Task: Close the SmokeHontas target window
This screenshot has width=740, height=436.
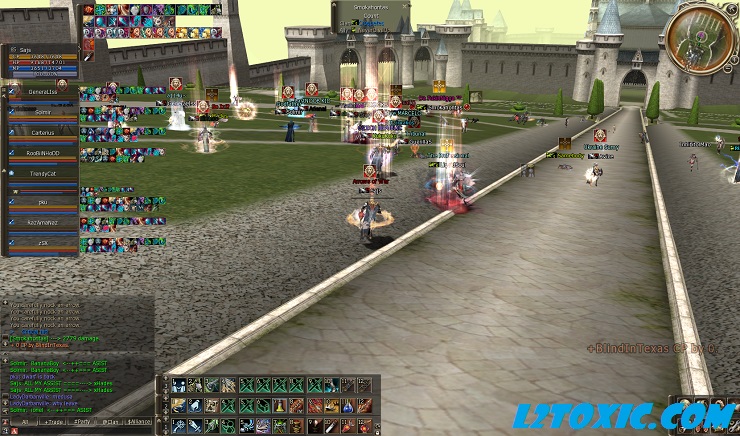Action: (406, 5)
